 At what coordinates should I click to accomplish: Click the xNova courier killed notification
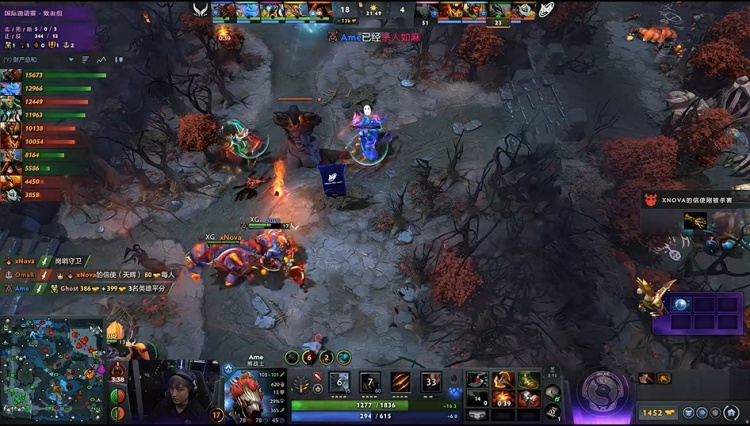pyautogui.click(x=695, y=200)
